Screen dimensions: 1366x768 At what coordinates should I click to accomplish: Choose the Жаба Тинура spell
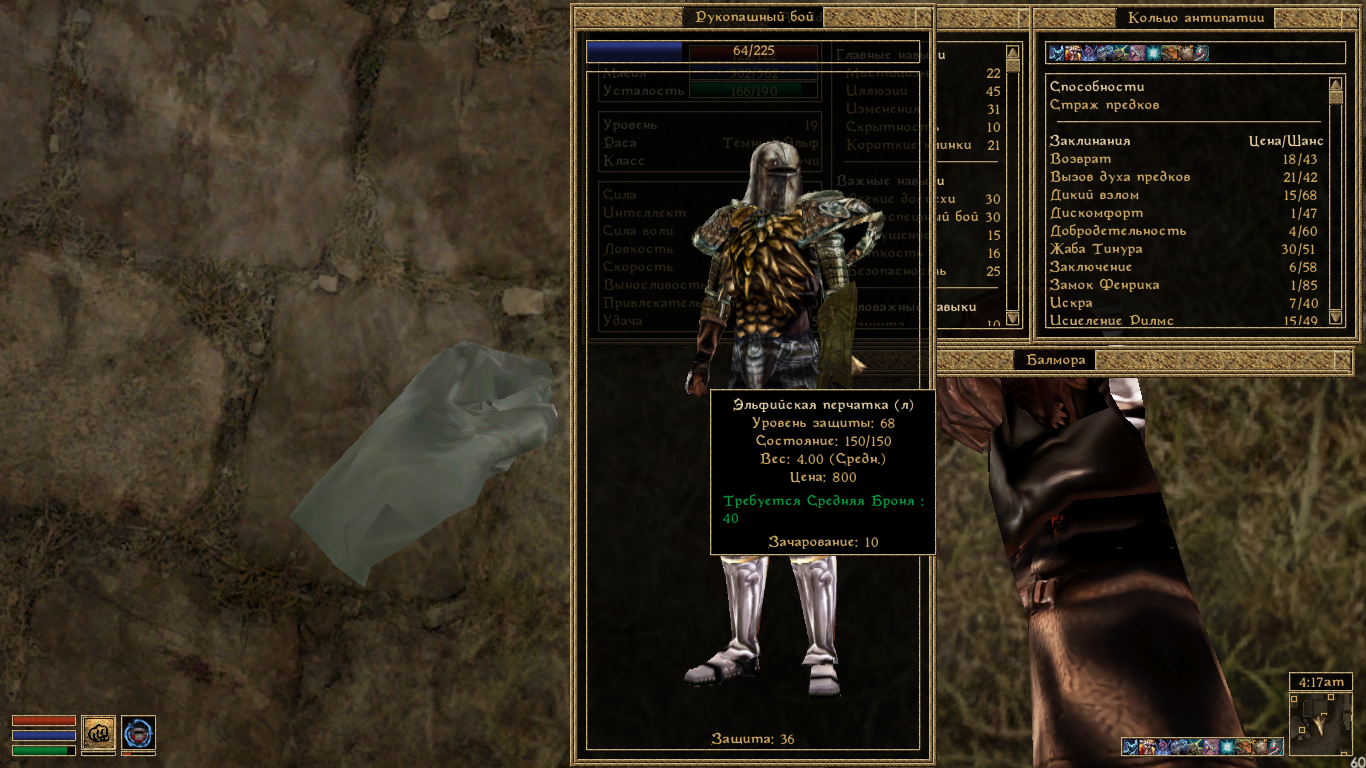pos(1095,249)
